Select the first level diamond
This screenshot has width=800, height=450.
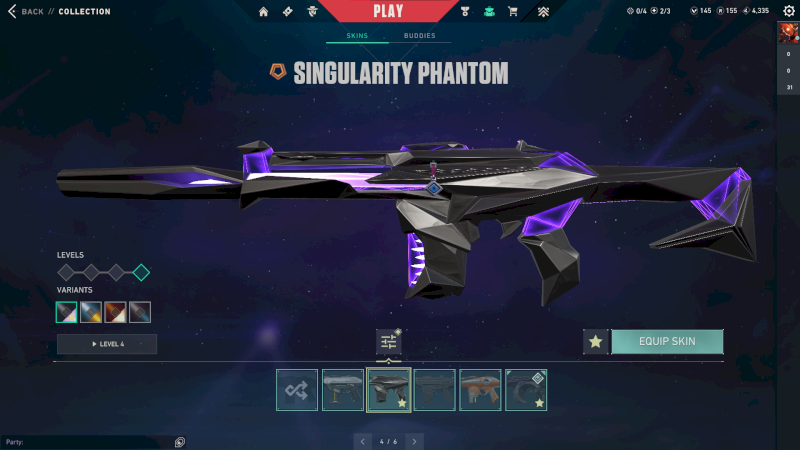tap(66, 272)
